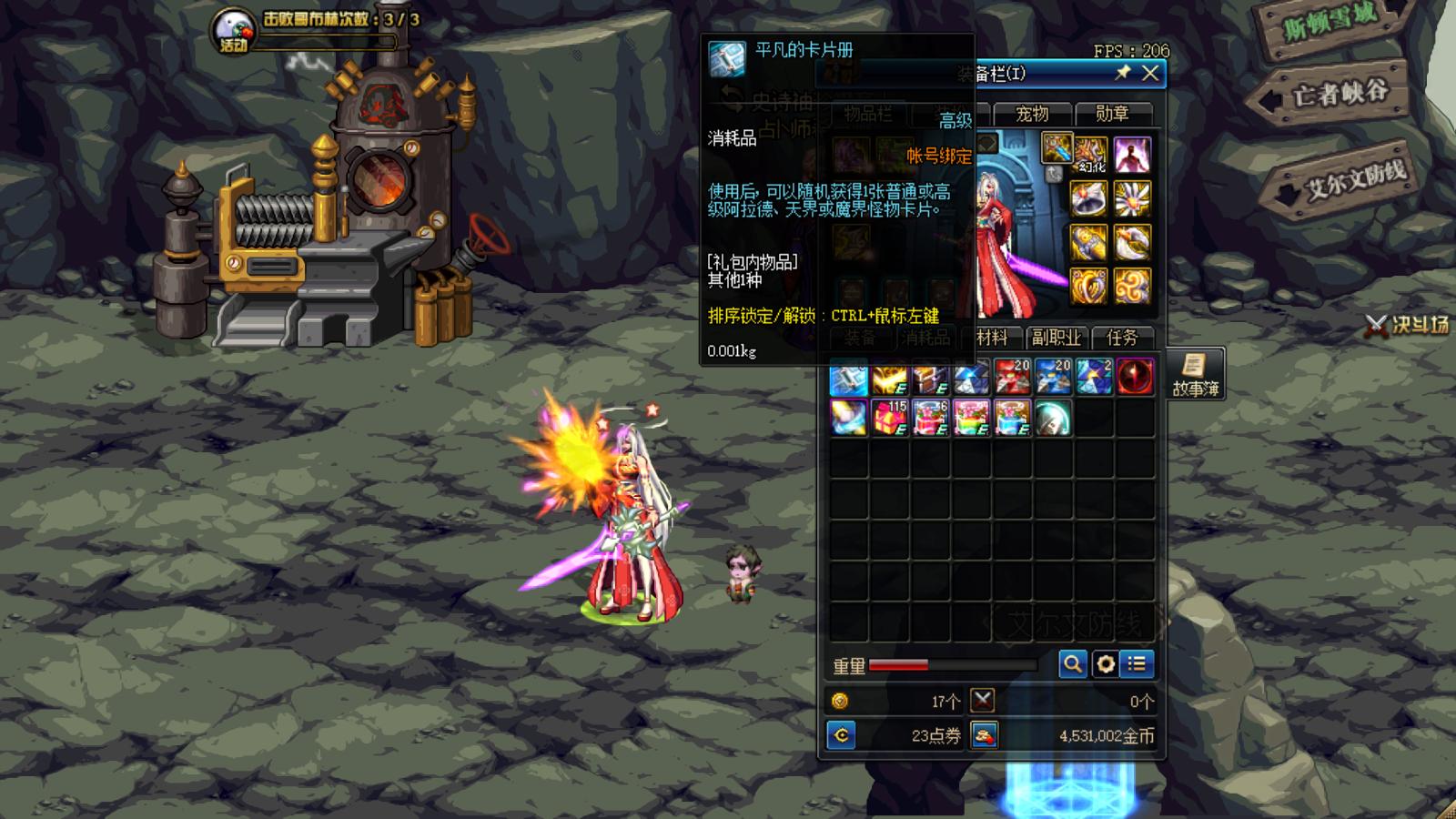Click the magnifying glass search button
The width and height of the screenshot is (1456, 819).
[1072, 664]
